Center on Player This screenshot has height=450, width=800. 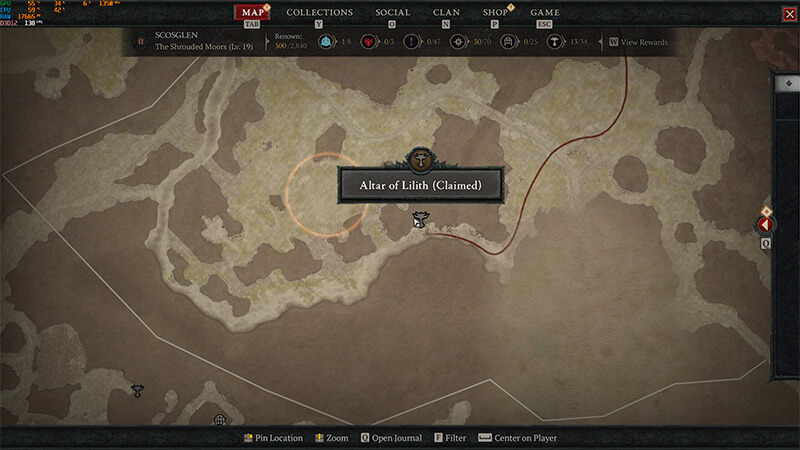pos(524,438)
